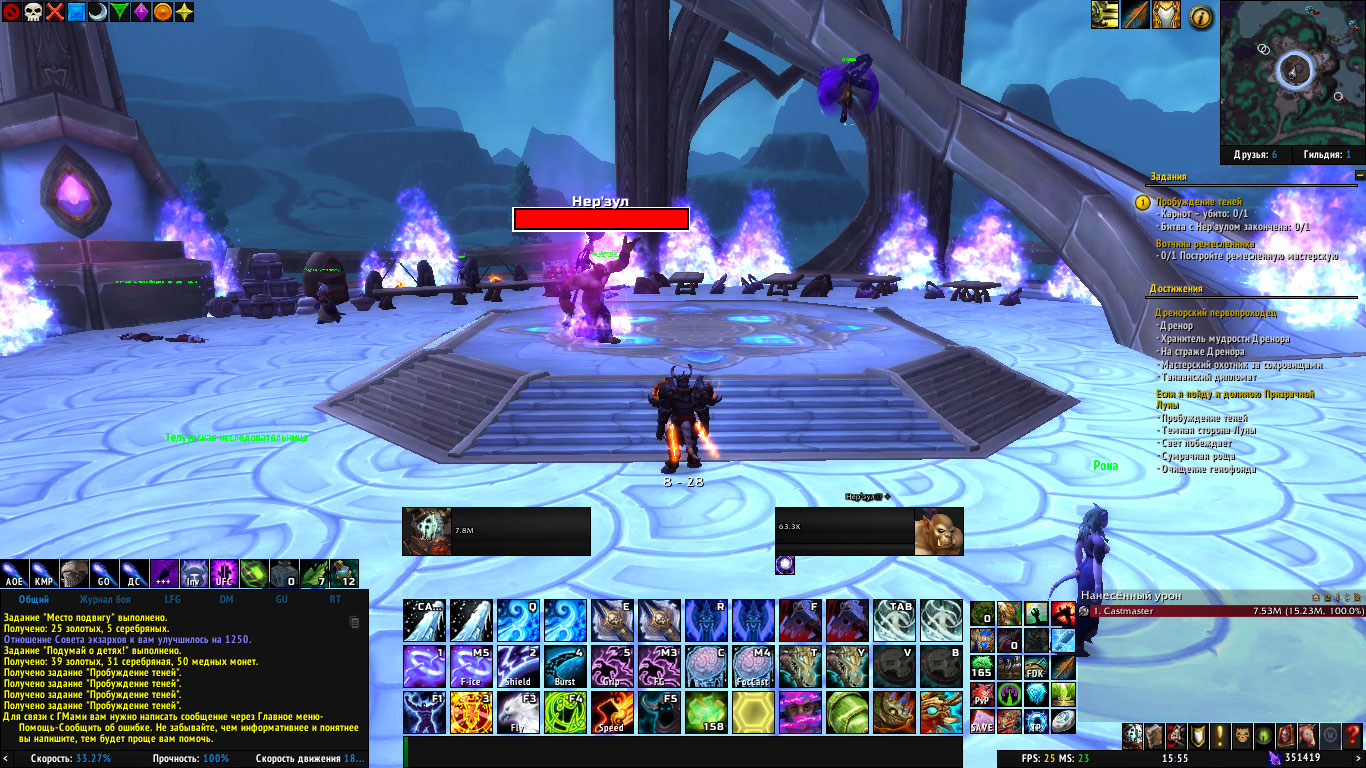Screen dimensions: 1366x768
Task: Use the UFC purple ability icon
Action: coord(224,573)
